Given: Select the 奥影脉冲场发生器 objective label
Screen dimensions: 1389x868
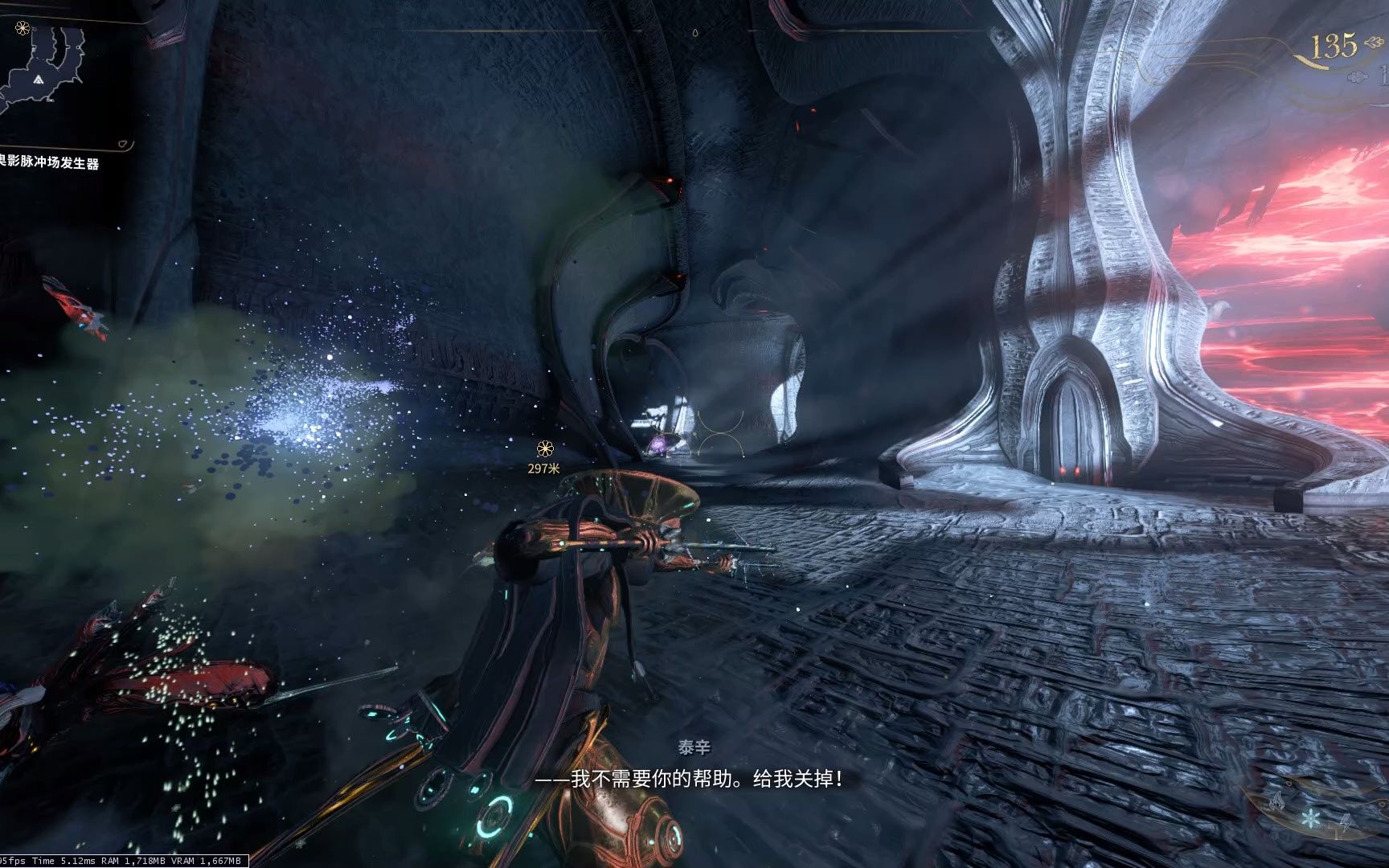Looking at the screenshot, I should [50, 163].
